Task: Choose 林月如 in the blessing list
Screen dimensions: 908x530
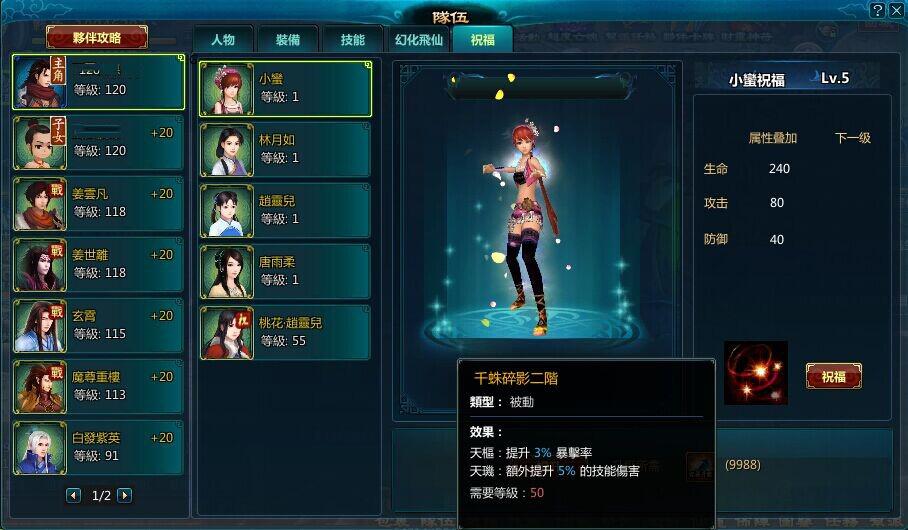Action: tap(285, 150)
